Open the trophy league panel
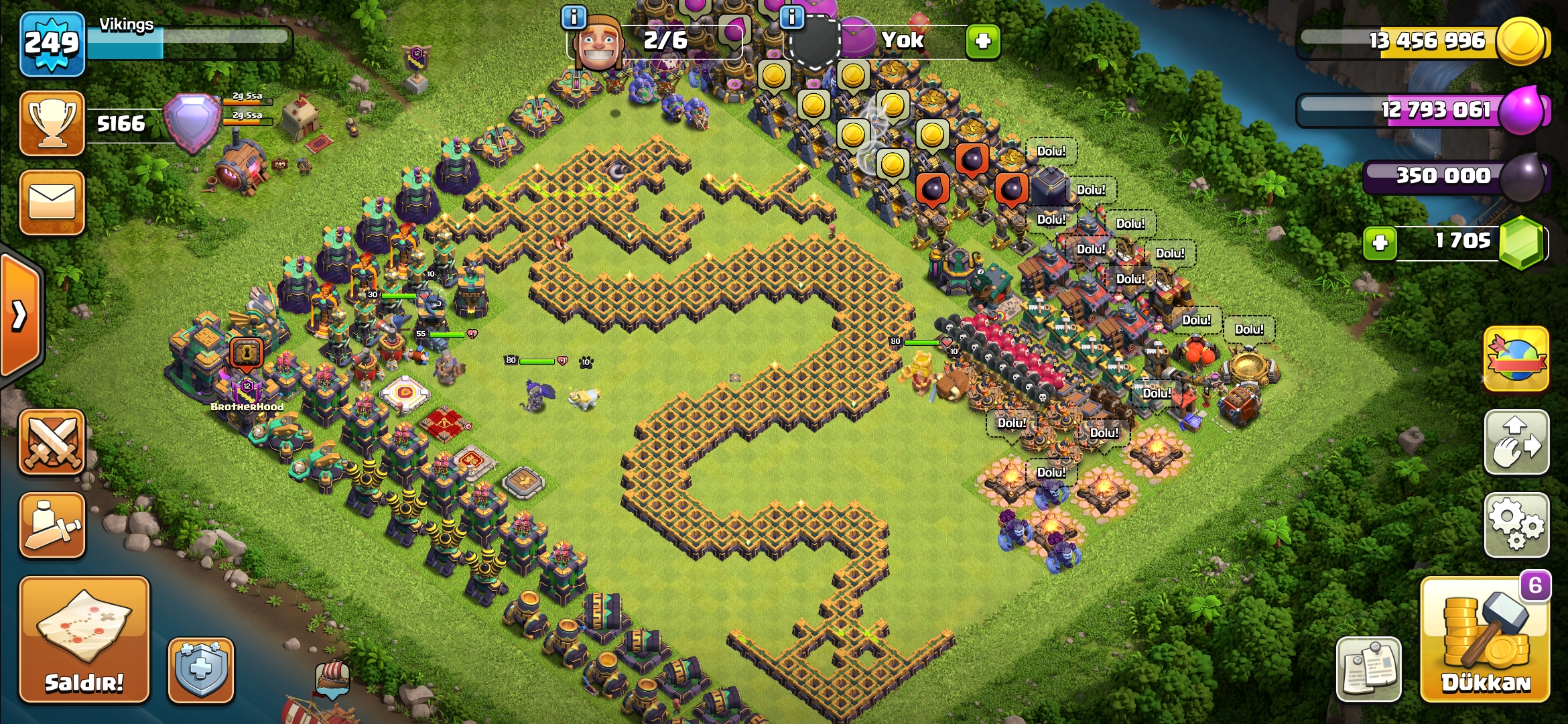The image size is (1568, 724). click(x=52, y=123)
